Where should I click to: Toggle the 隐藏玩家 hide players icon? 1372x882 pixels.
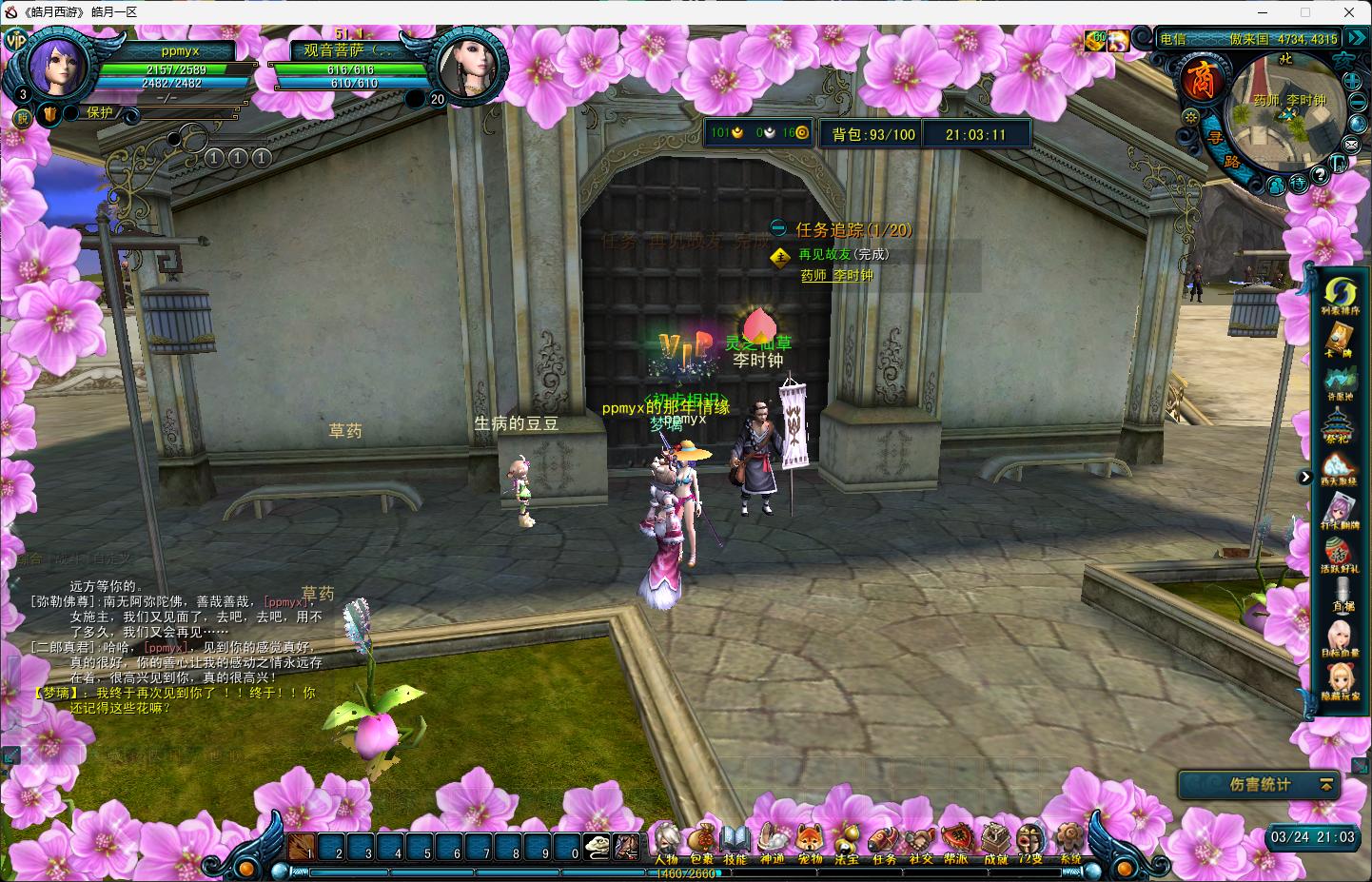pos(1340,681)
